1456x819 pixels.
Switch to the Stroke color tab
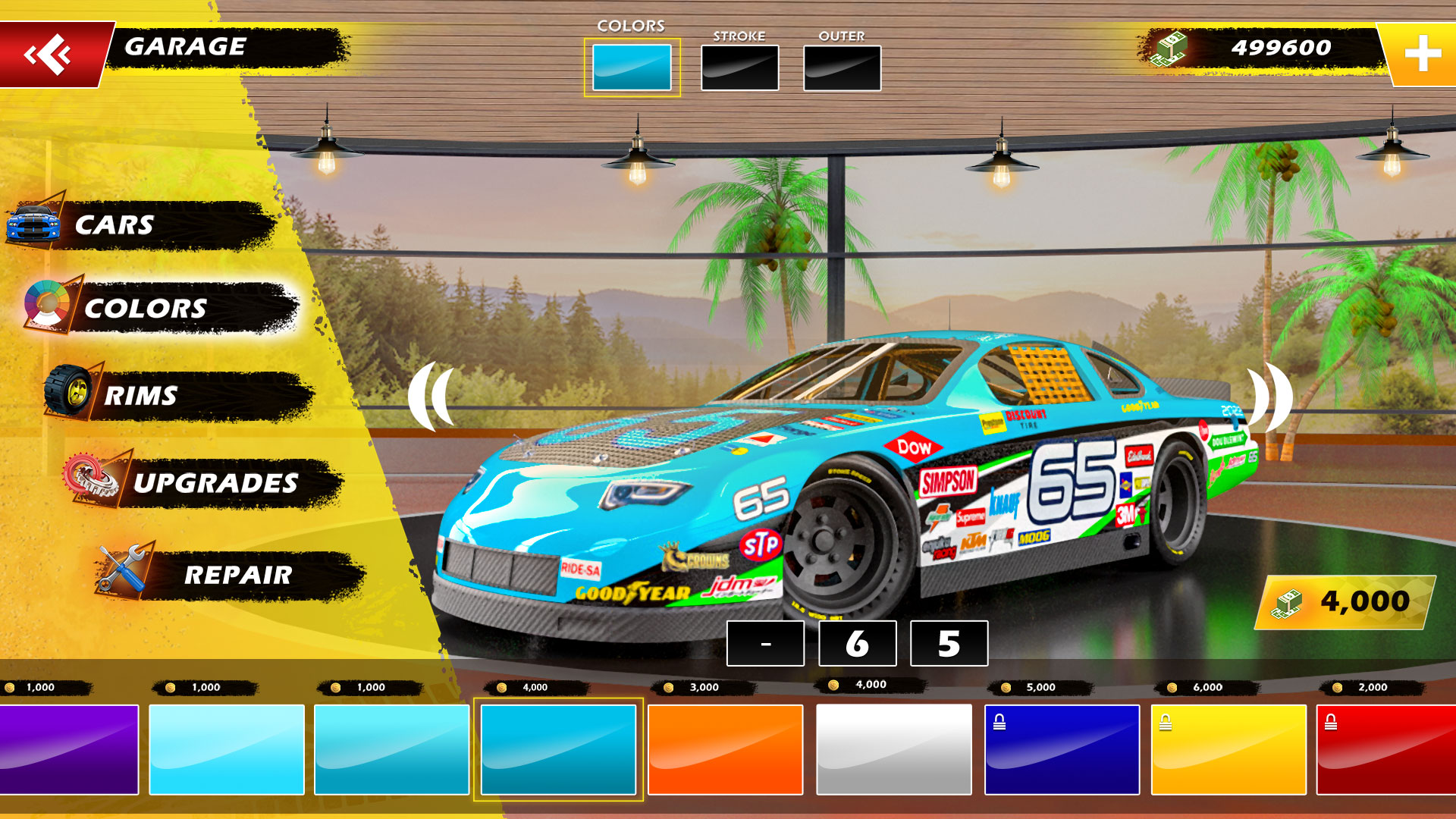pyautogui.click(x=739, y=67)
